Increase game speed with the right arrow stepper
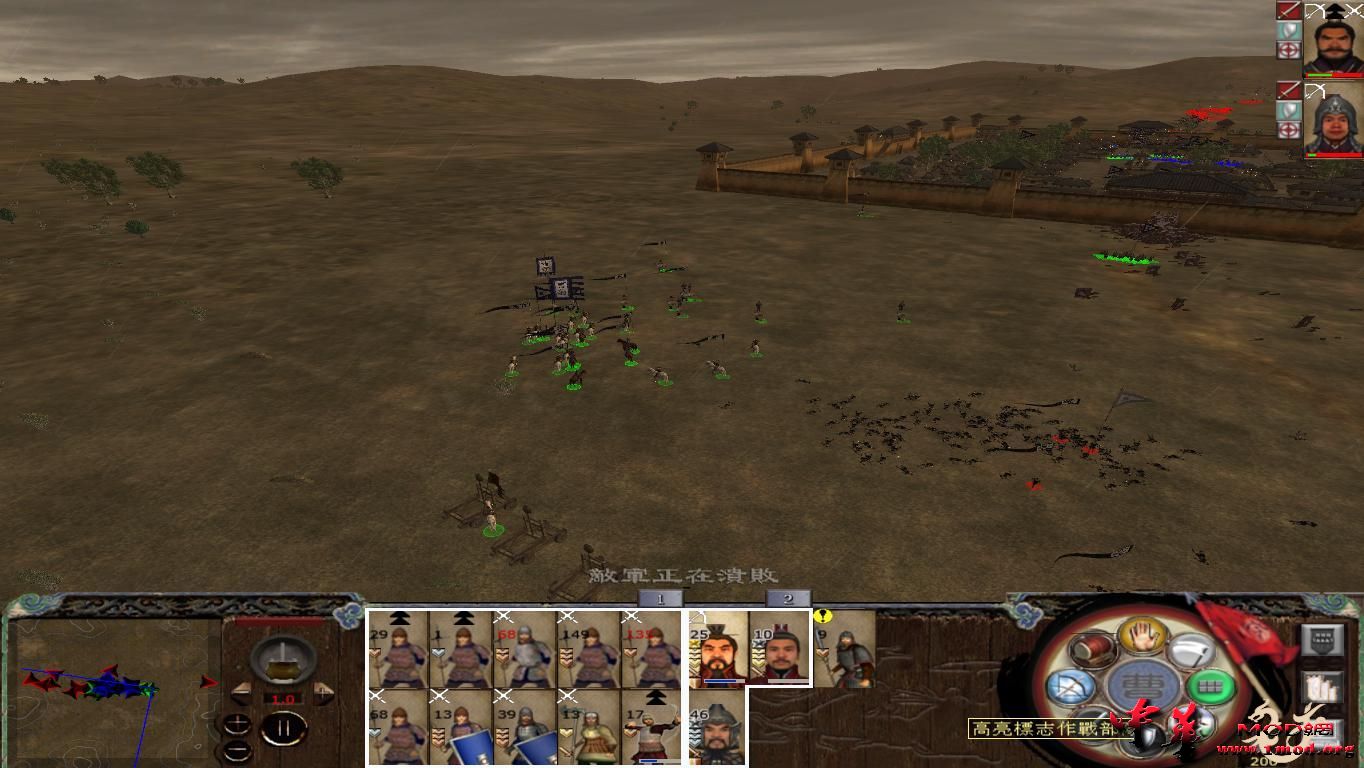Screen dimensions: 1364x768 [x=324, y=692]
